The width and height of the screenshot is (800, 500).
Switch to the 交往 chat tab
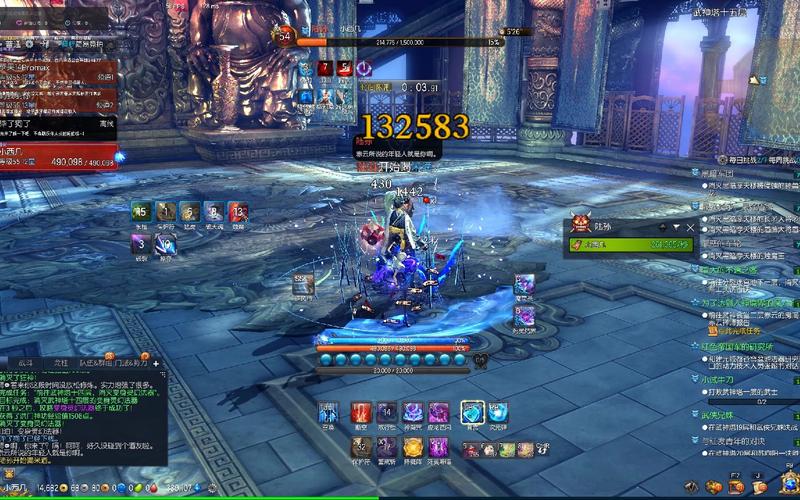(60, 363)
